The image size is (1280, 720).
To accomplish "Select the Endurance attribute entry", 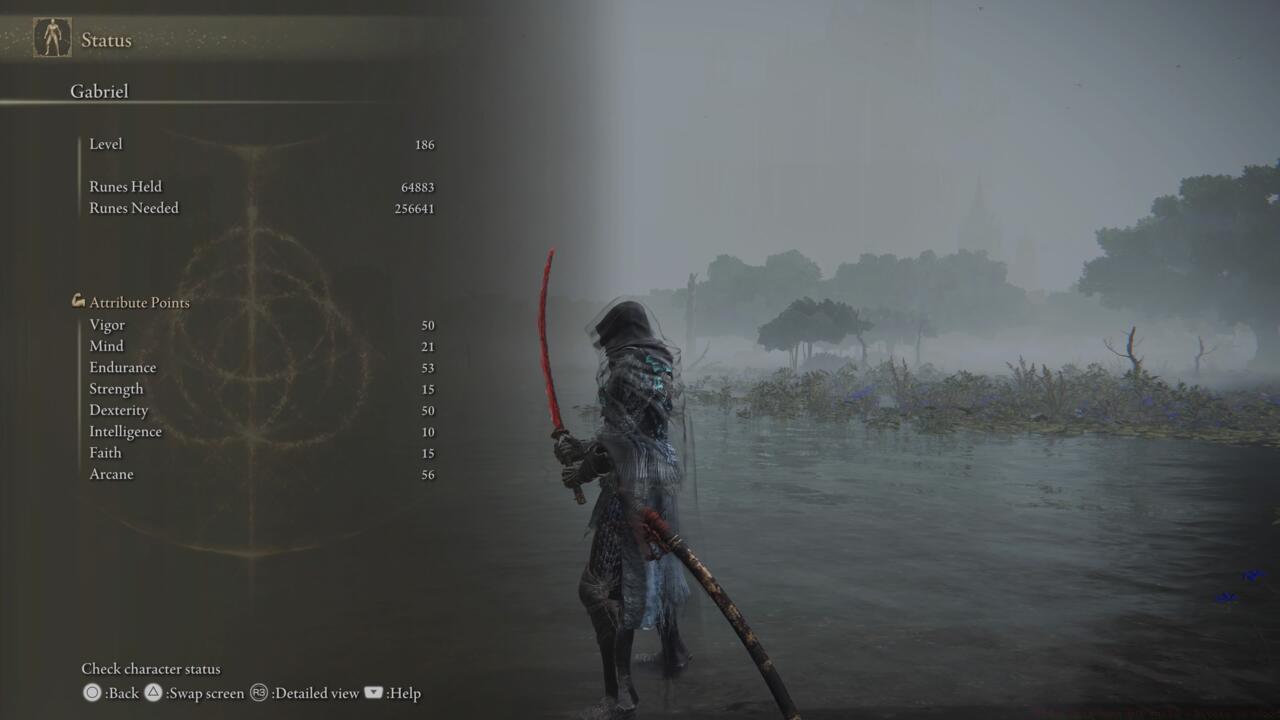I will 122,367.
